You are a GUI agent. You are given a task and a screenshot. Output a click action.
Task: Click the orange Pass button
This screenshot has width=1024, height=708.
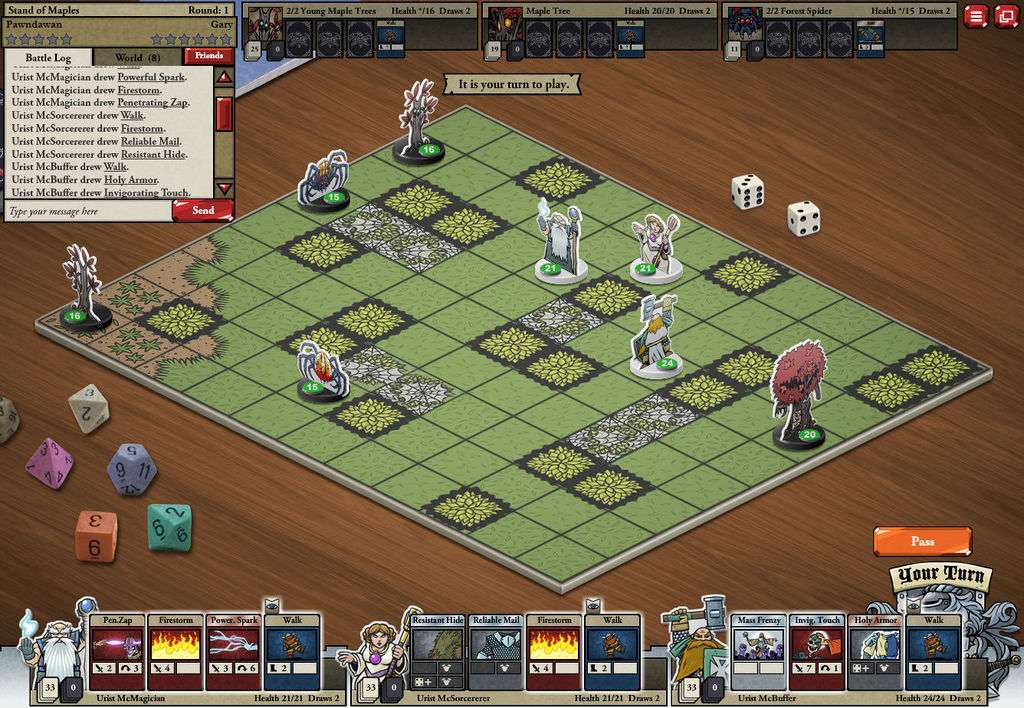pos(922,541)
